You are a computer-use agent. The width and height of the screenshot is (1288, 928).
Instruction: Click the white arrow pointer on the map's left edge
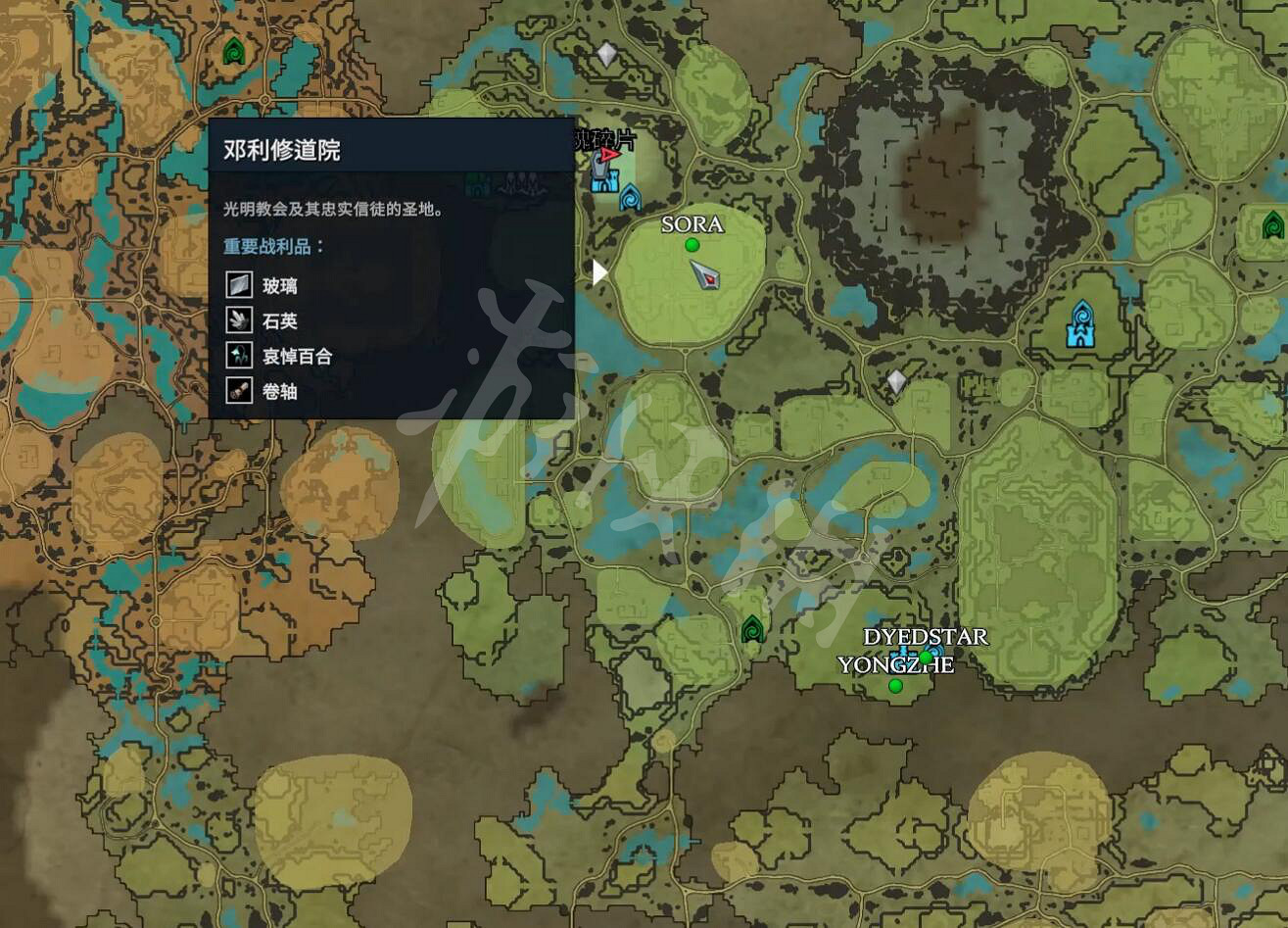pos(598,274)
